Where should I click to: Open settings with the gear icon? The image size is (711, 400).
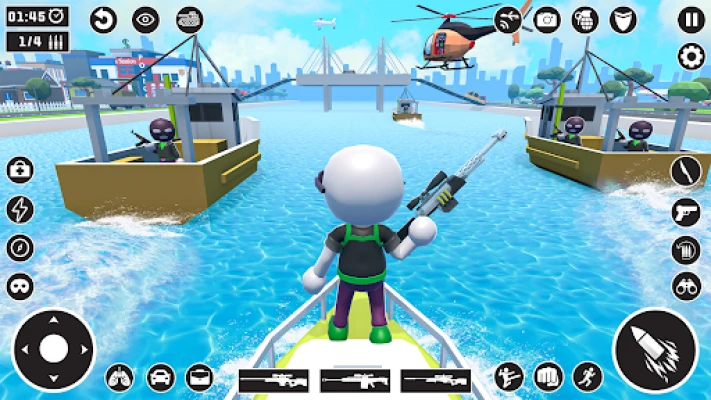tap(691, 55)
